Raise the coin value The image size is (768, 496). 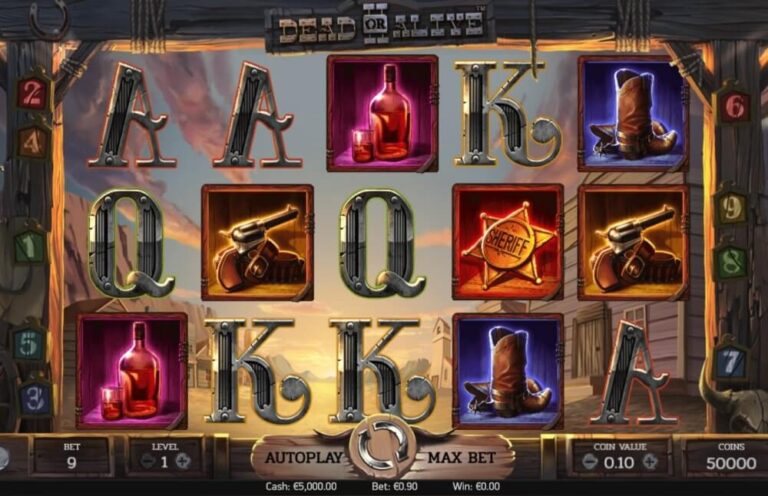point(650,462)
